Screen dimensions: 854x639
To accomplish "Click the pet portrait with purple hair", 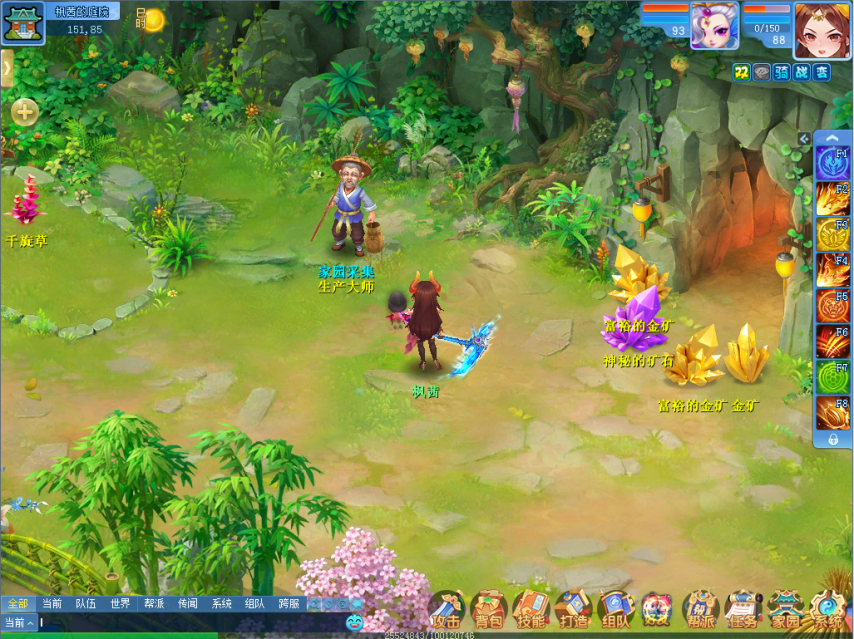I will click(714, 26).
